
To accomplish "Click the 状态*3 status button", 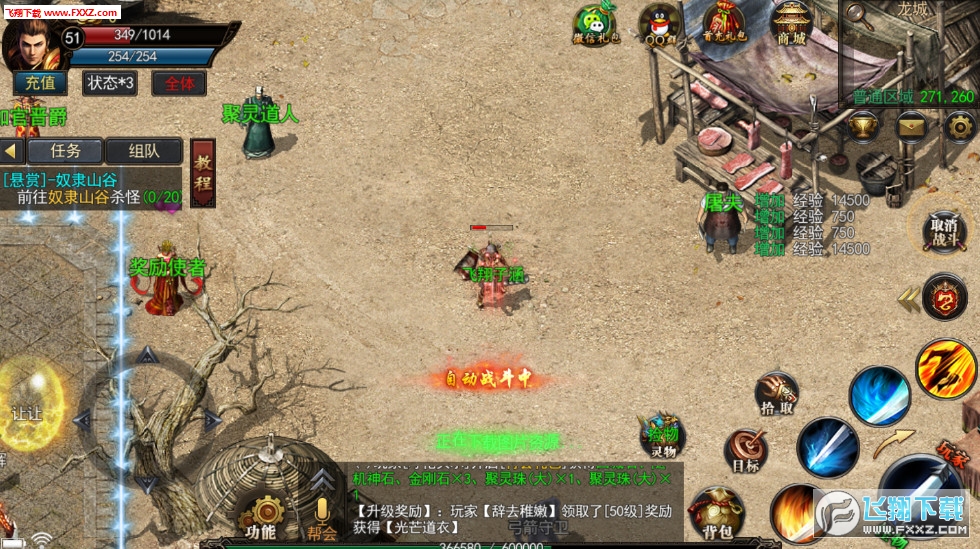I will coord(110,83).
